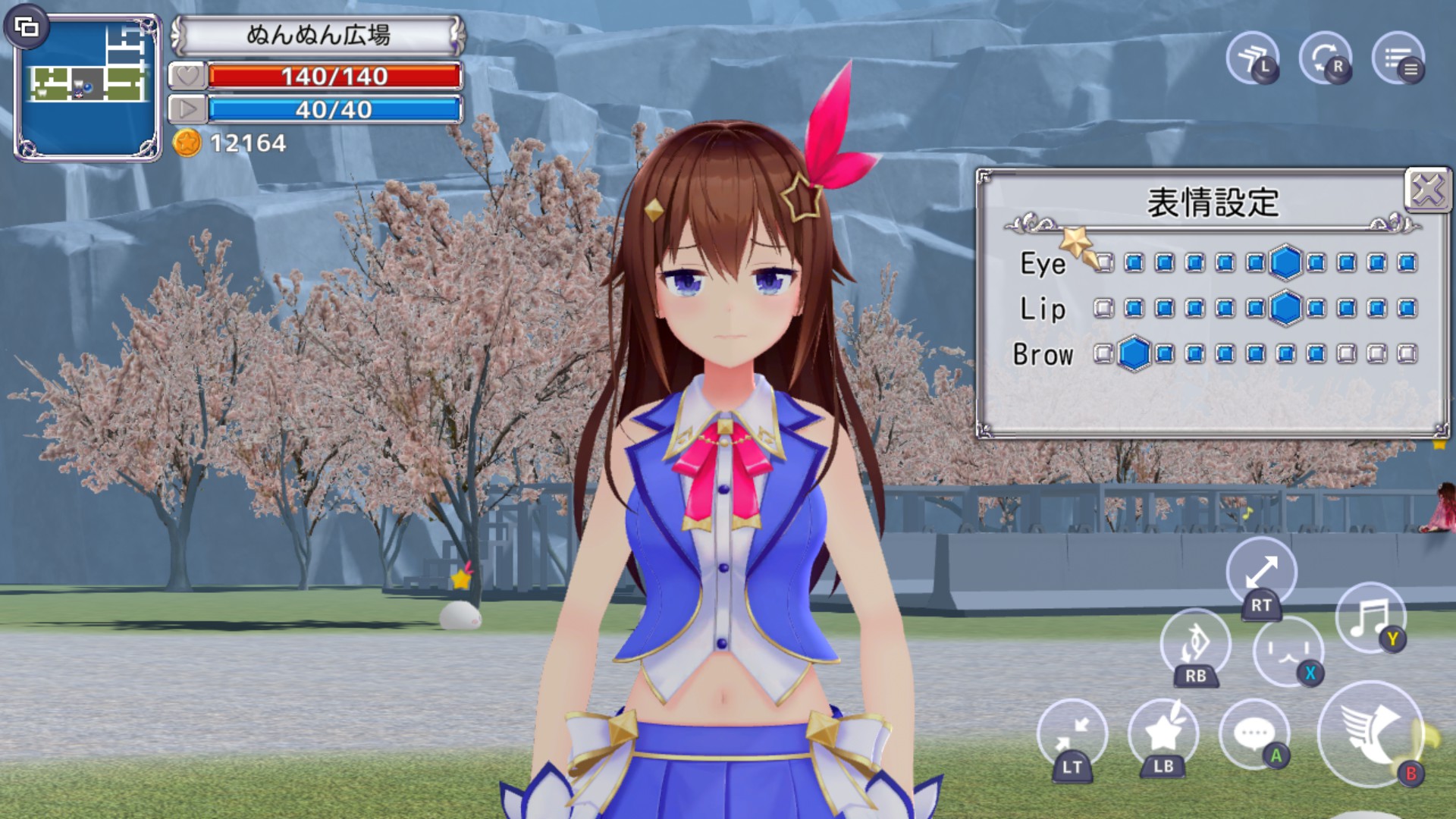
Task: Pick the last Eye expression option
Action: tap(1407, 263)
